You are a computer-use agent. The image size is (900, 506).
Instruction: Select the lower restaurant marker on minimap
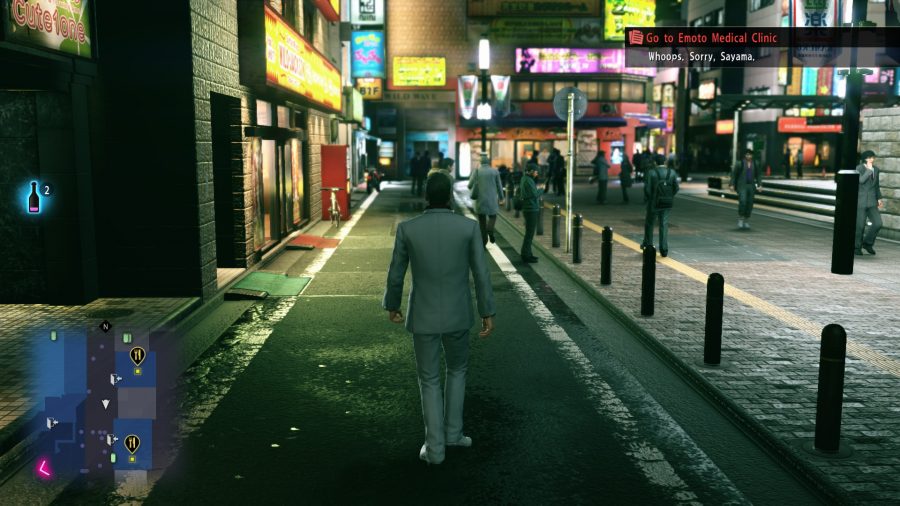click(x=131, y=442)
